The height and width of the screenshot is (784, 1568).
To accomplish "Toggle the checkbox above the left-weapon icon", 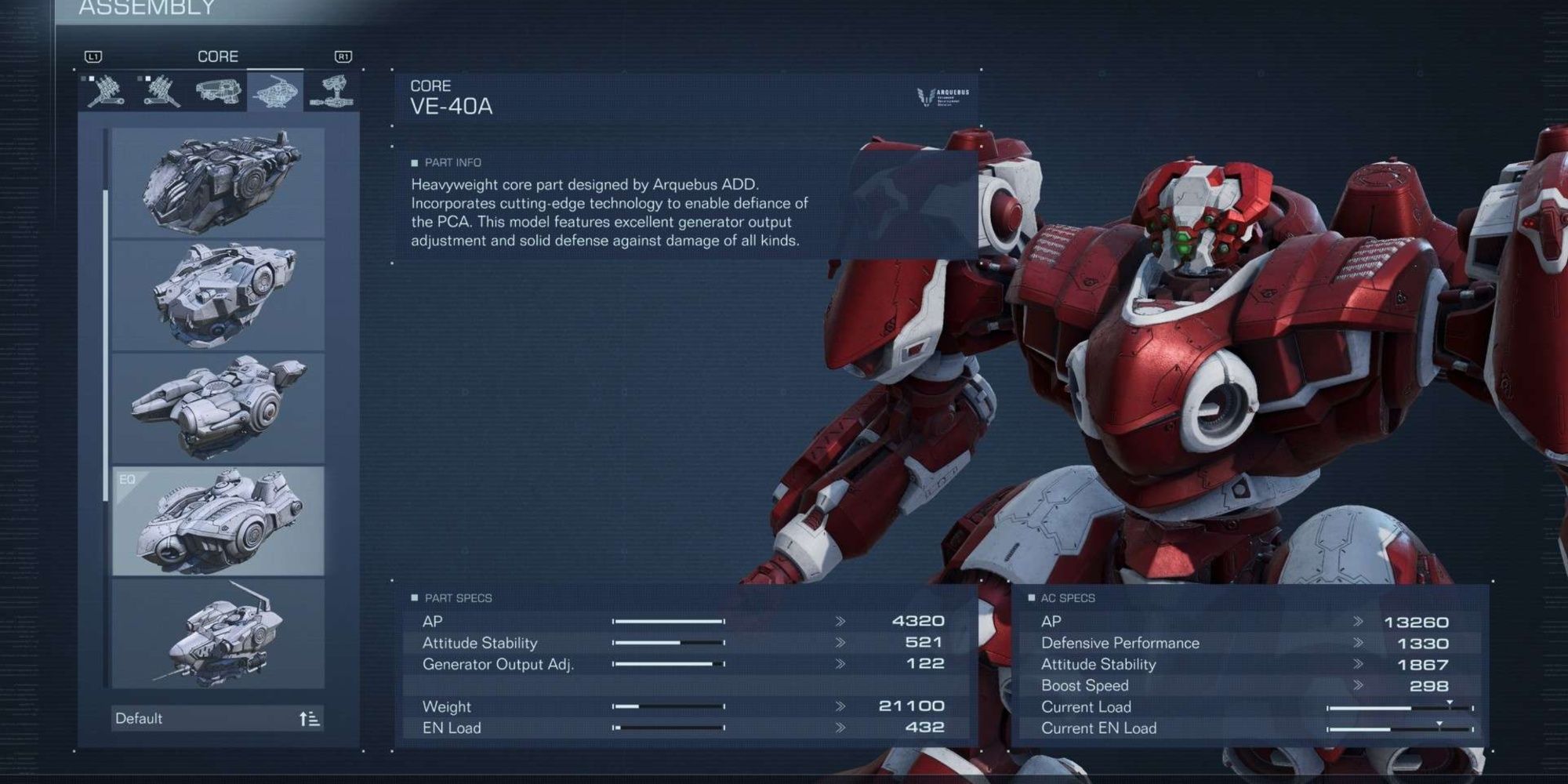I will click(148, 78).
